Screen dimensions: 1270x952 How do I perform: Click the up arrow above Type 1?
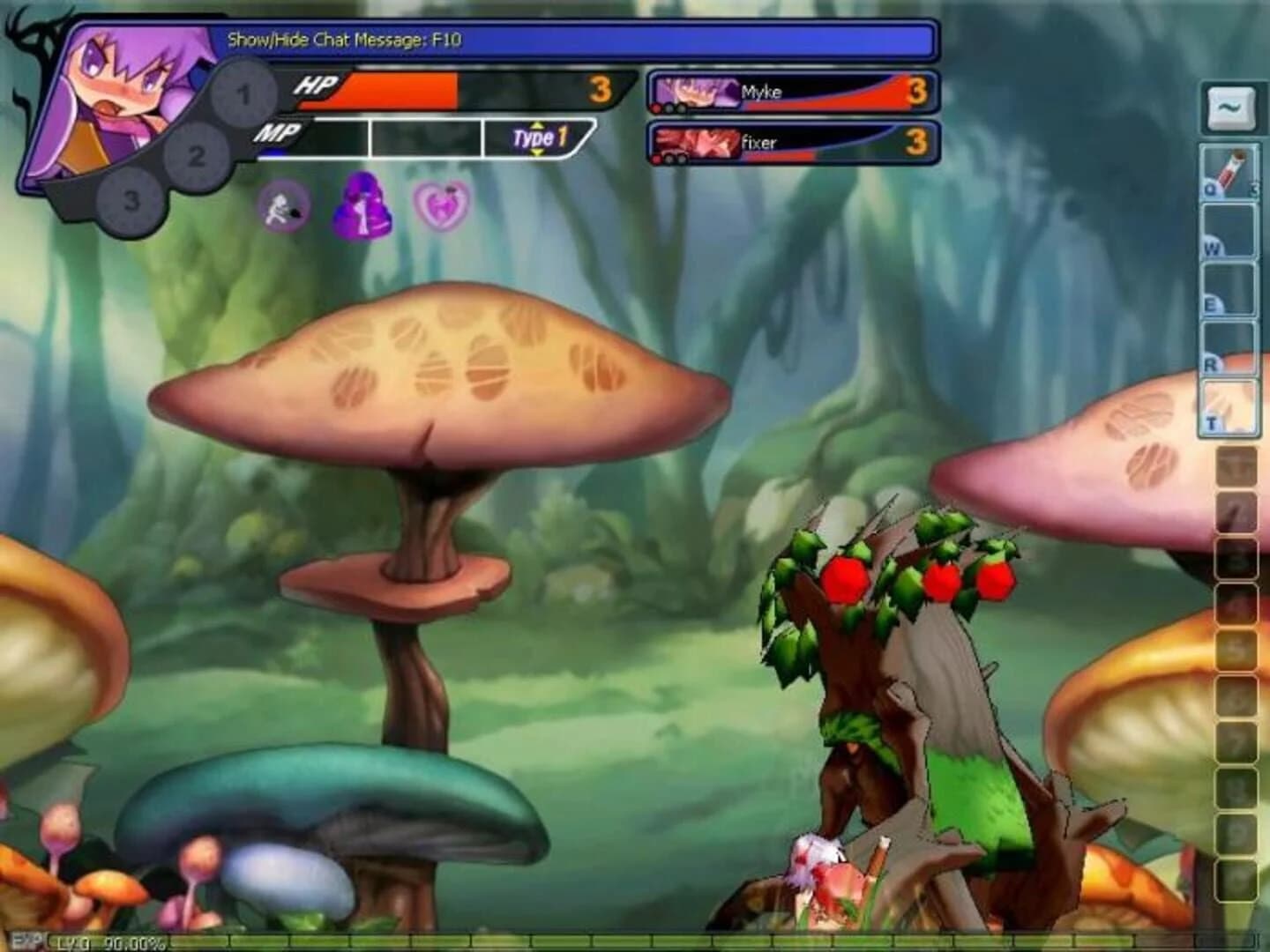[x=537, y=126]
